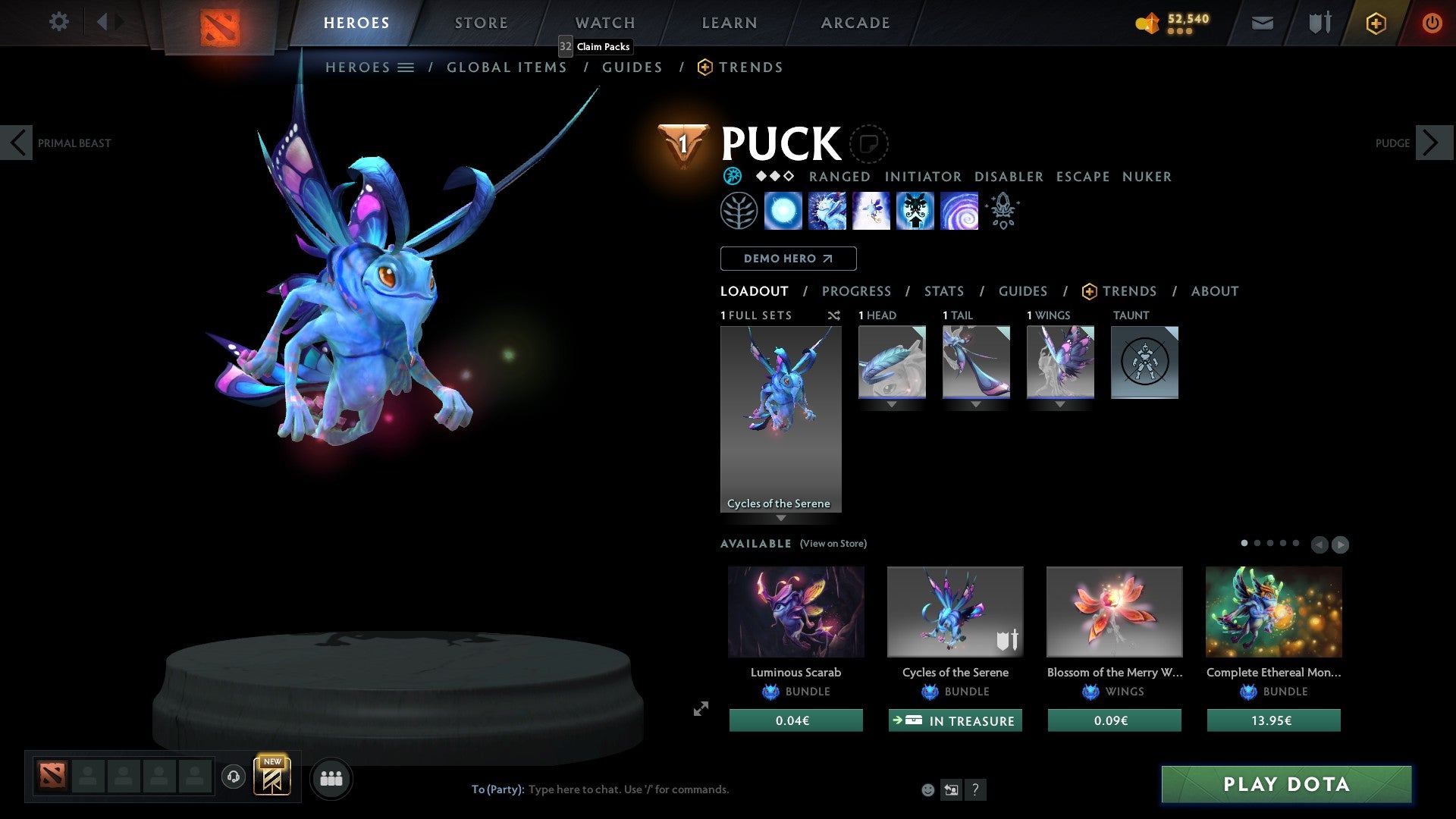
Task: Switch to the STORE tab
Action: pyautogui.click(x=481, y=23)
